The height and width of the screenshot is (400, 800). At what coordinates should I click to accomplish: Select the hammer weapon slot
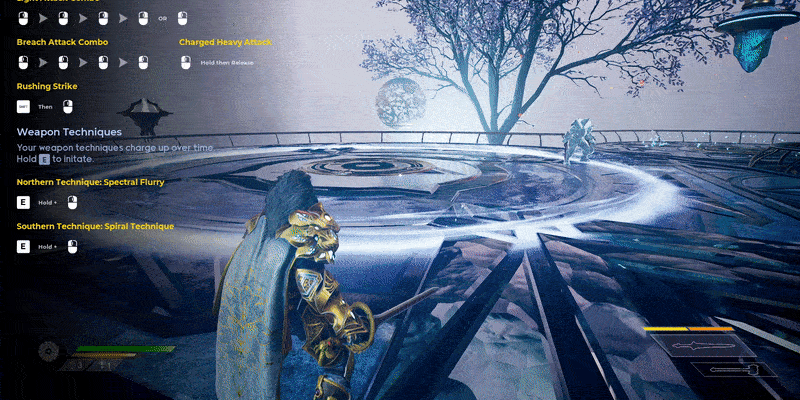(733, 370)
